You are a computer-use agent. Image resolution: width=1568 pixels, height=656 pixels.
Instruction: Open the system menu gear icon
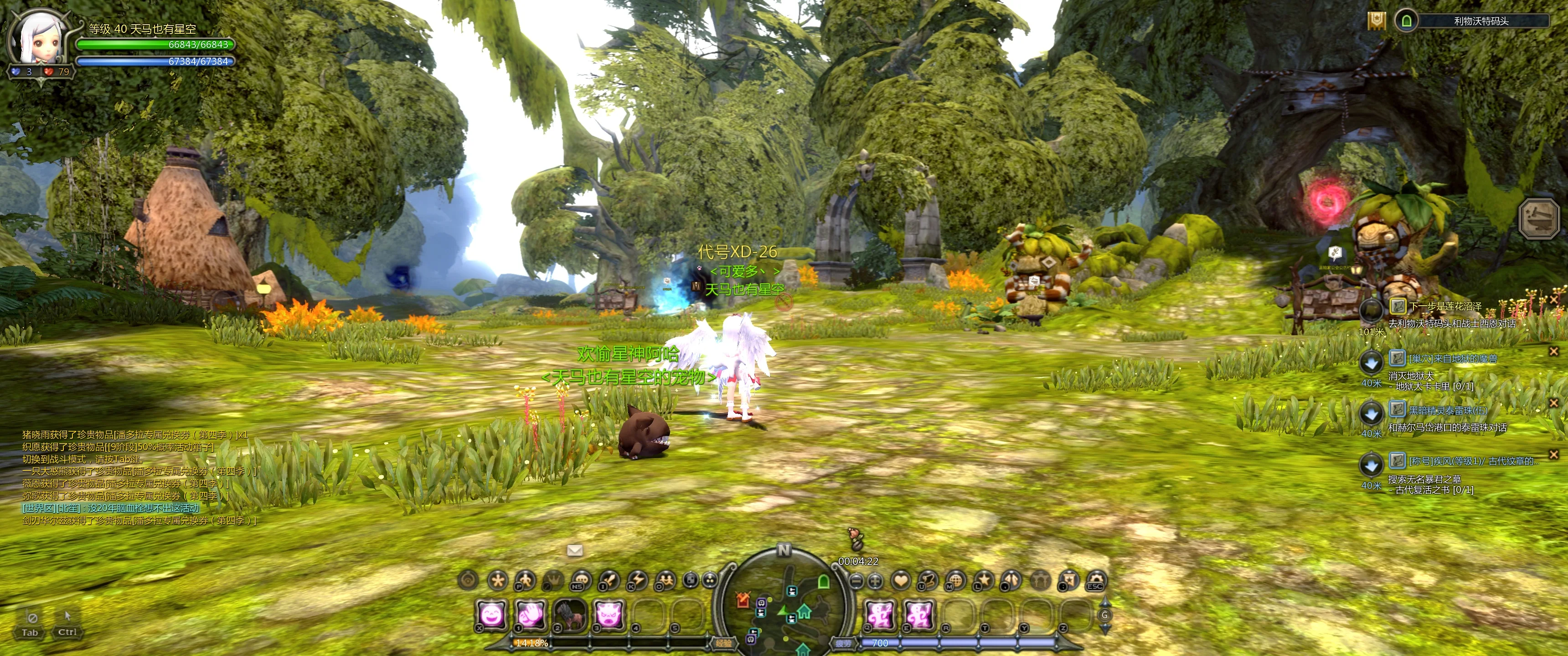click(1096, 580)
